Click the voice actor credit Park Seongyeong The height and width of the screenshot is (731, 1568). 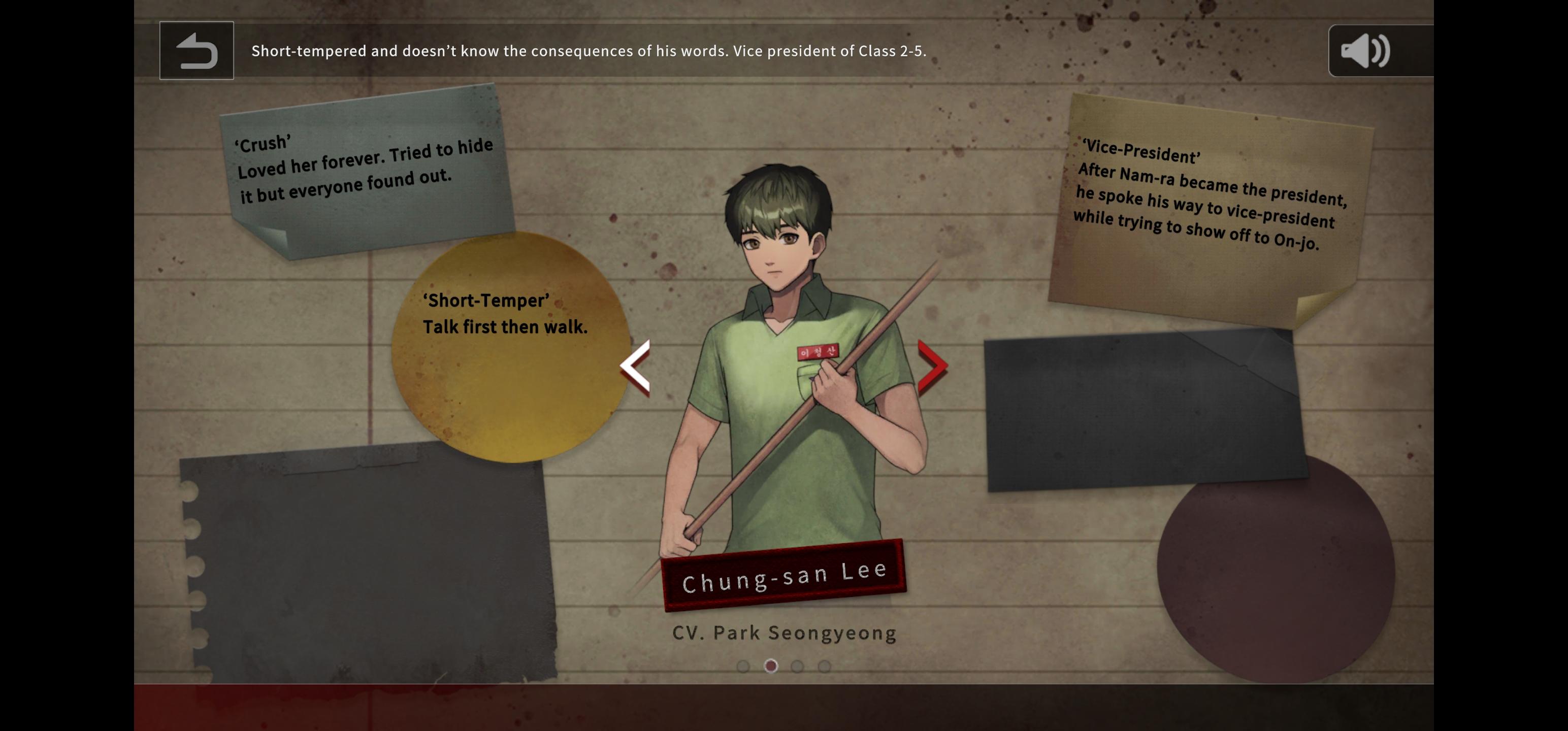pyautogui.click(x=783, y=633)
